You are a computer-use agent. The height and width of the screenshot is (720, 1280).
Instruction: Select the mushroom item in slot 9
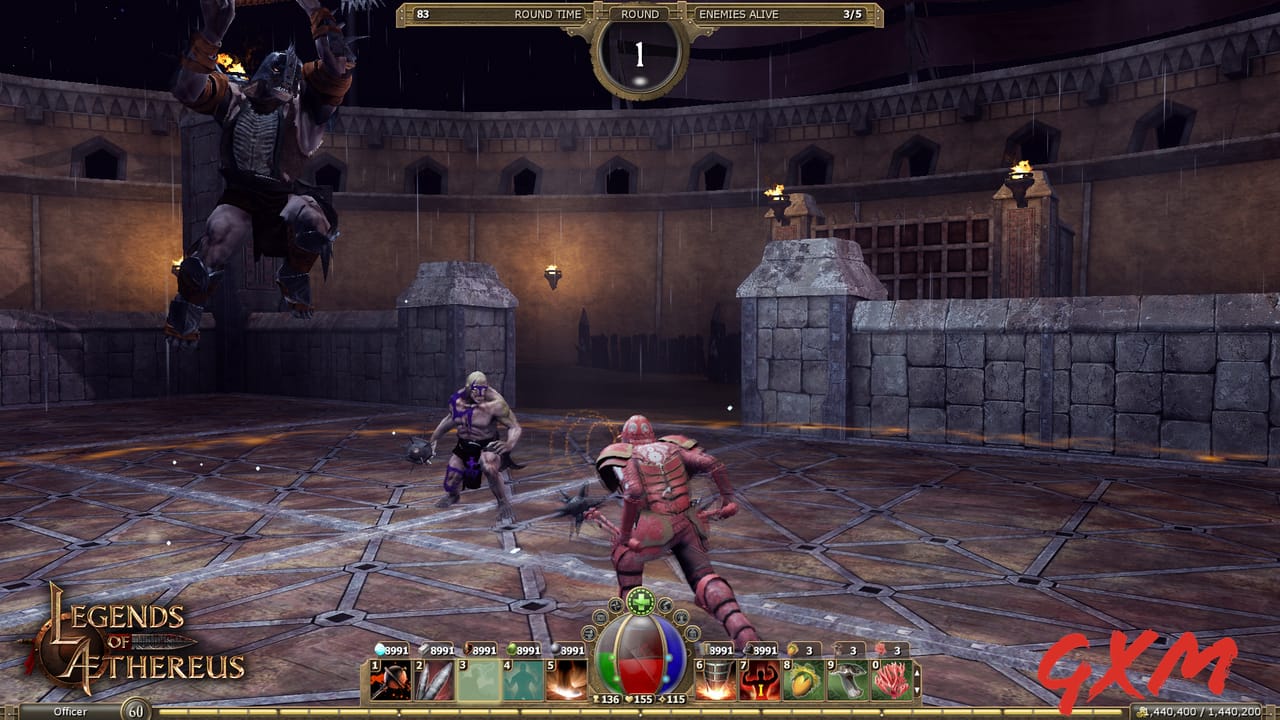[x=848, y=679]
